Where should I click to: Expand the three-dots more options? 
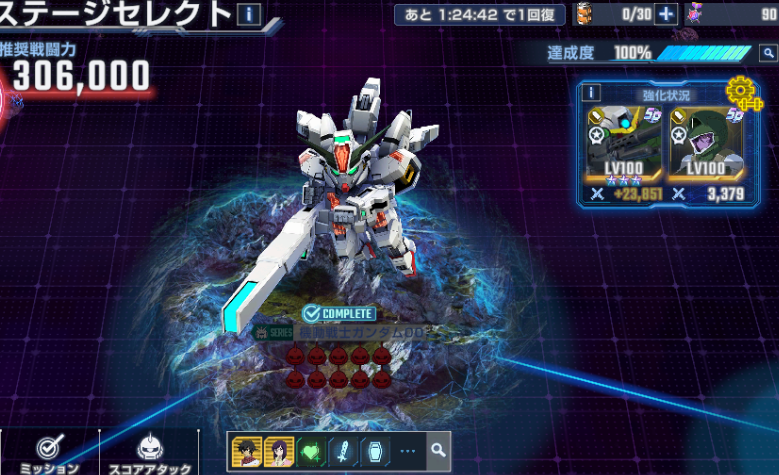coord(406,450)
